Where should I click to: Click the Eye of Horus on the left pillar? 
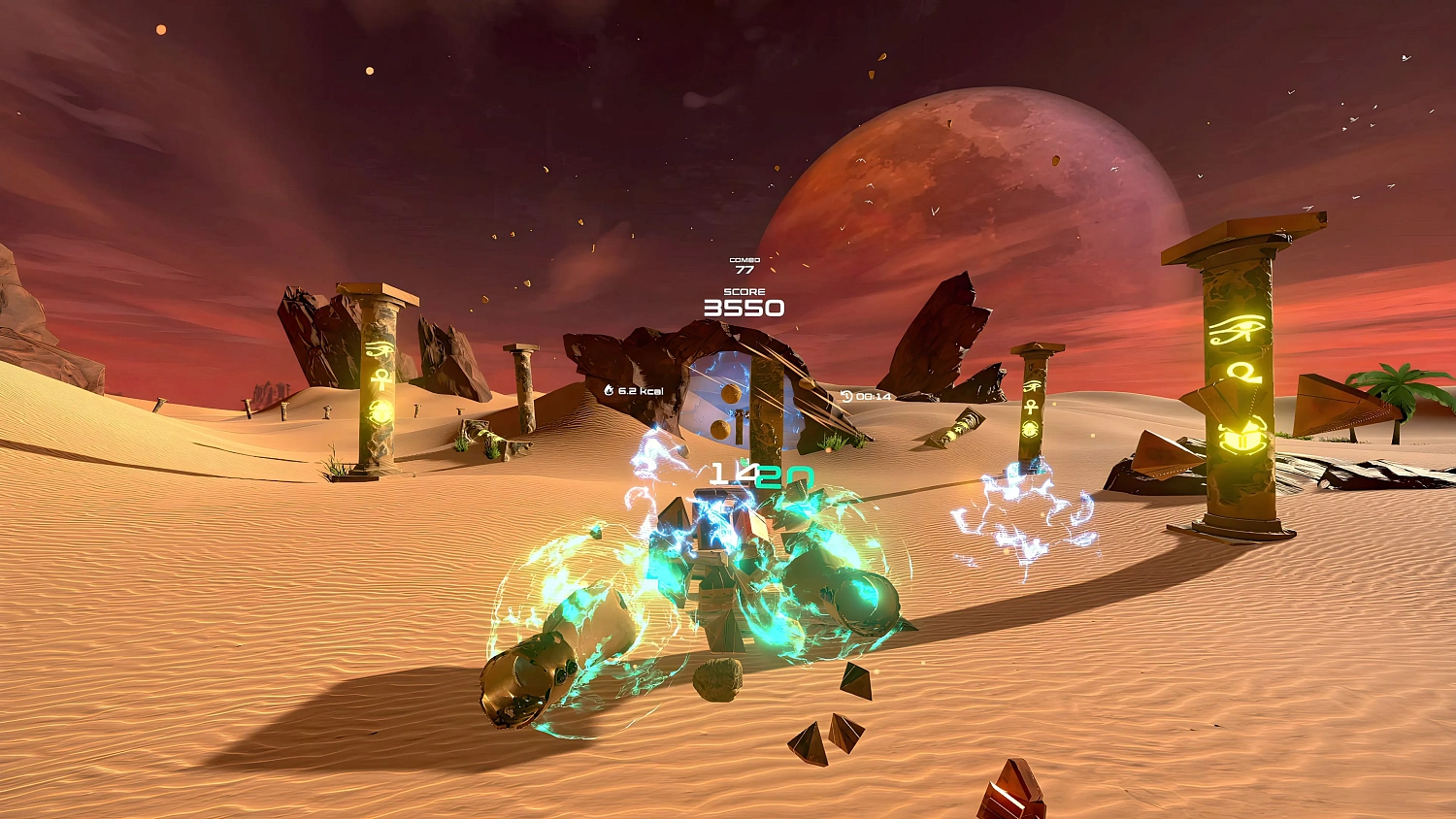click(381, 348)
